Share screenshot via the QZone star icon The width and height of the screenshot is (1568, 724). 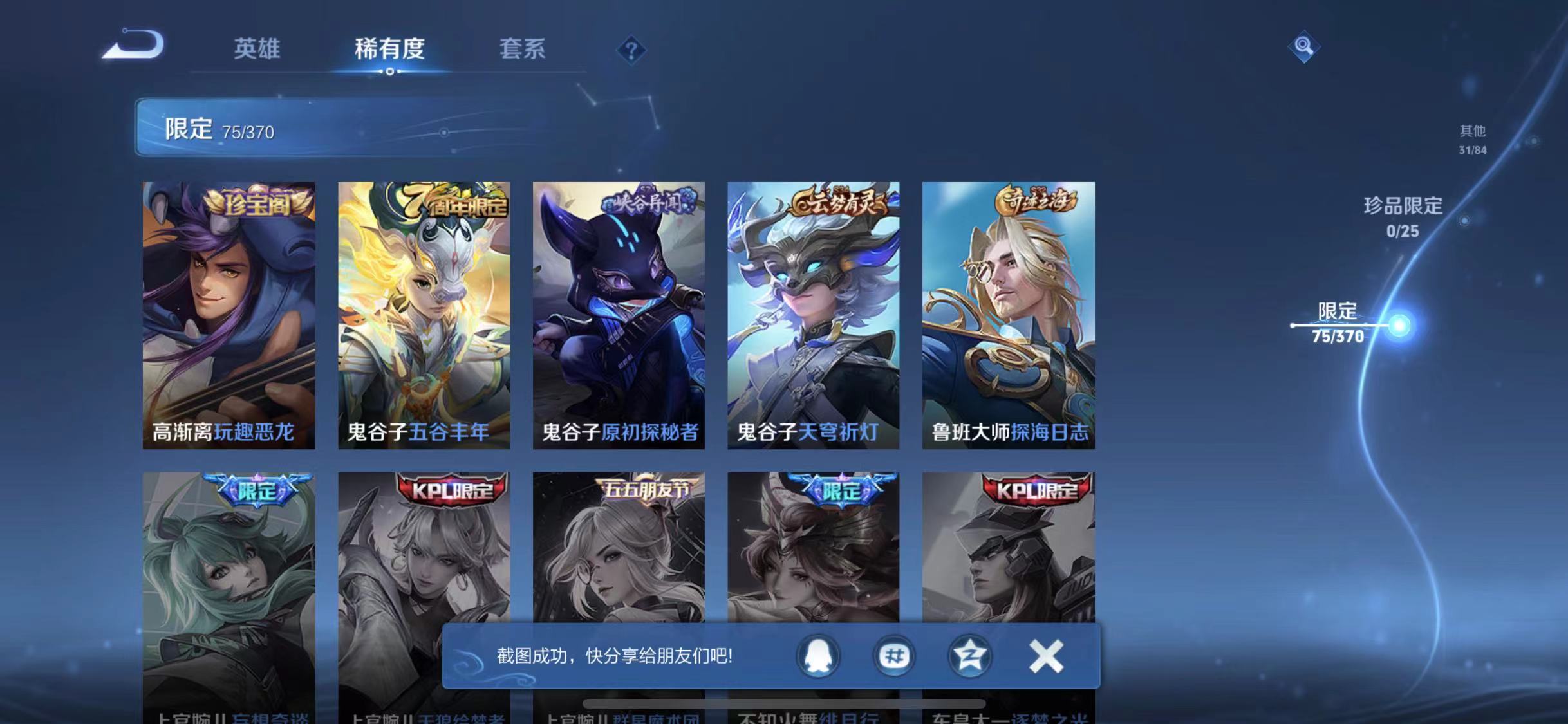[x=971, y=656]
